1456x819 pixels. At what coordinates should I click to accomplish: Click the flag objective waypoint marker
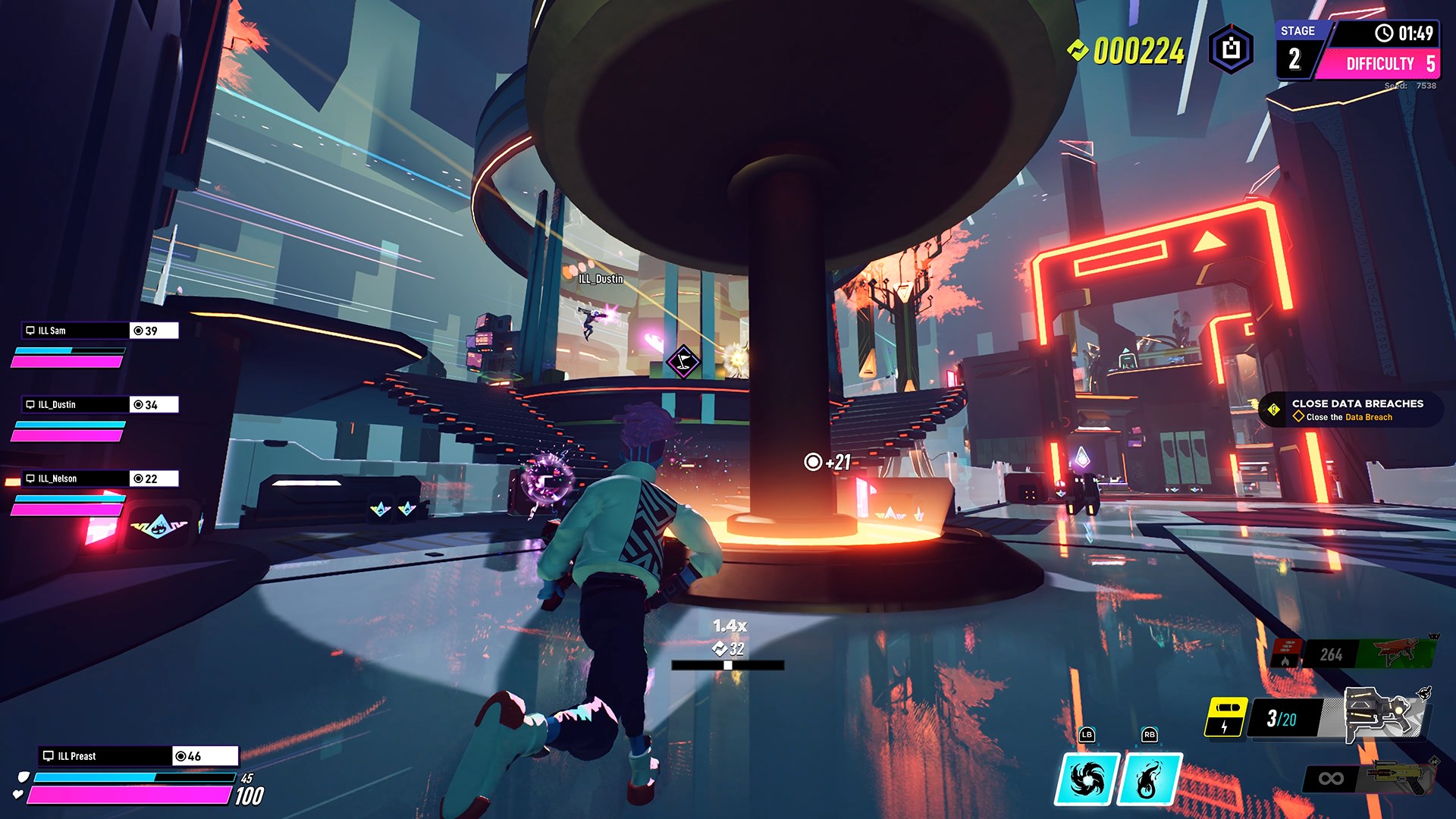pos(683,361)
